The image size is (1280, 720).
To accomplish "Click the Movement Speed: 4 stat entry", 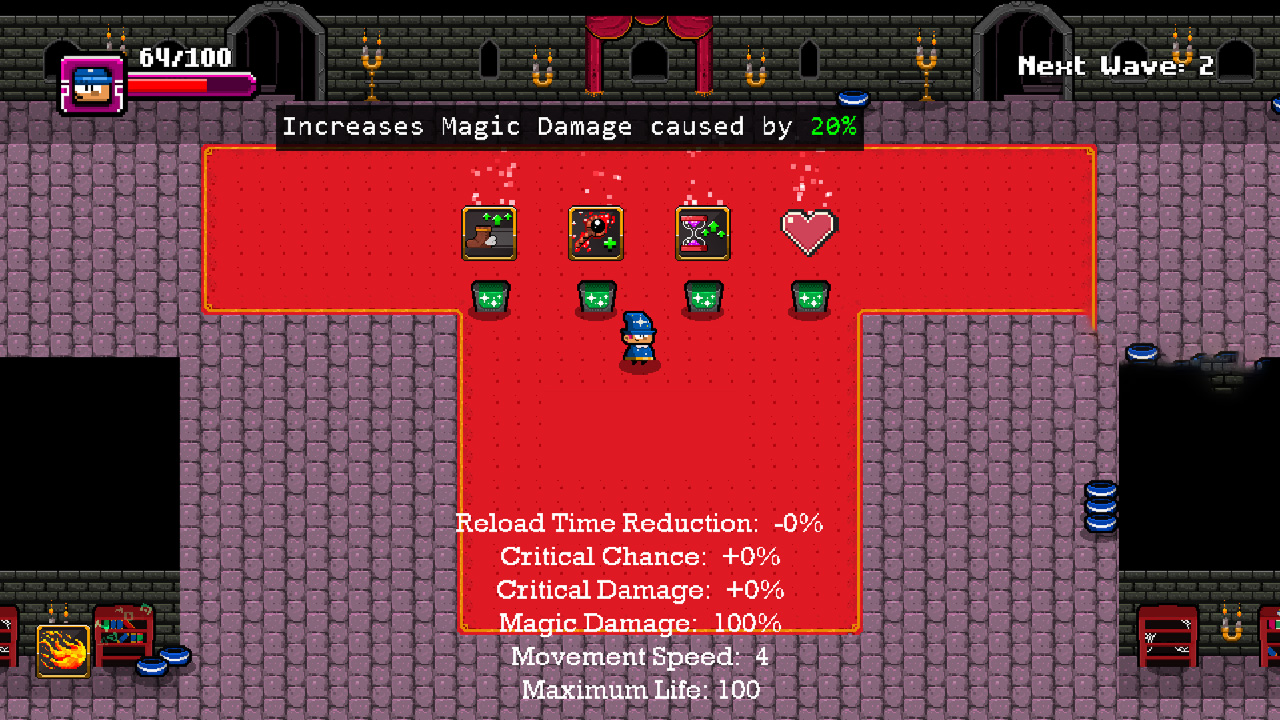I will [640, 657].
